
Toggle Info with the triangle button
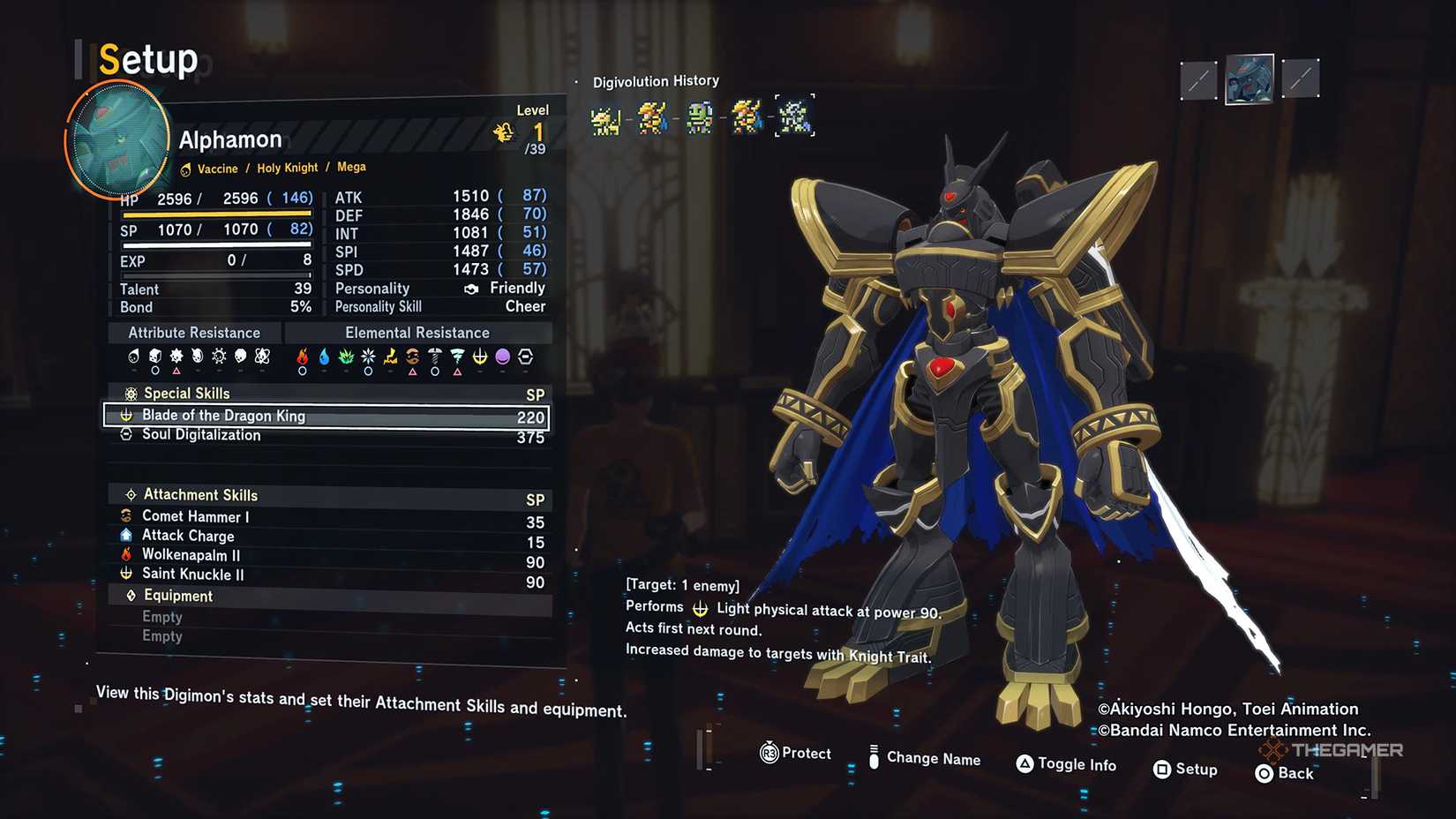(1025, 764)
